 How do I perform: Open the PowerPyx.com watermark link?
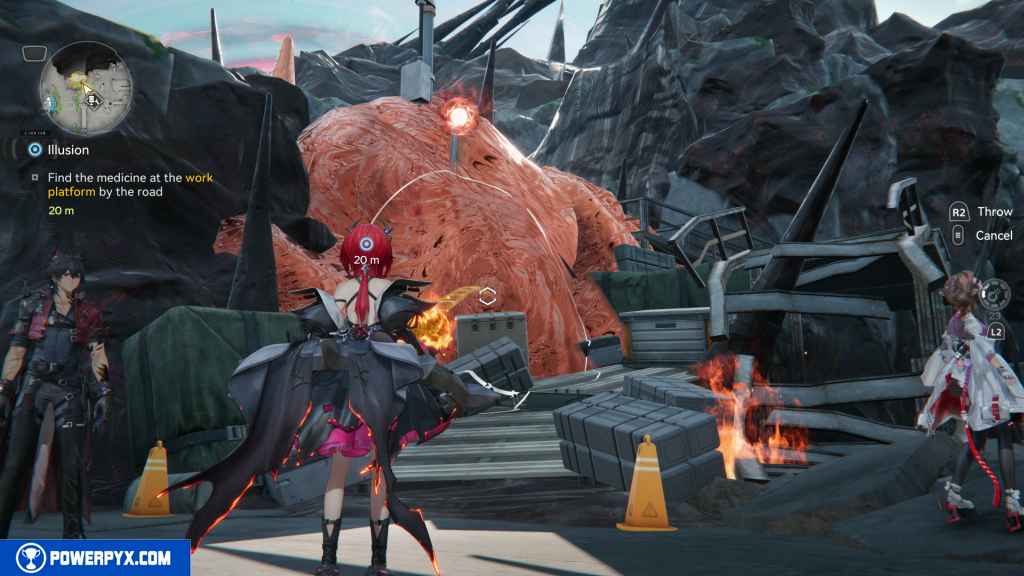95,558
